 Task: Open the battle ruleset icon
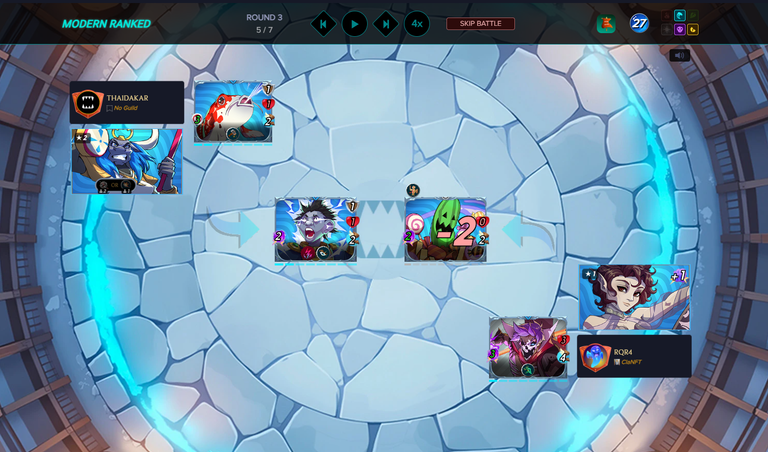(x=606, y=24)
